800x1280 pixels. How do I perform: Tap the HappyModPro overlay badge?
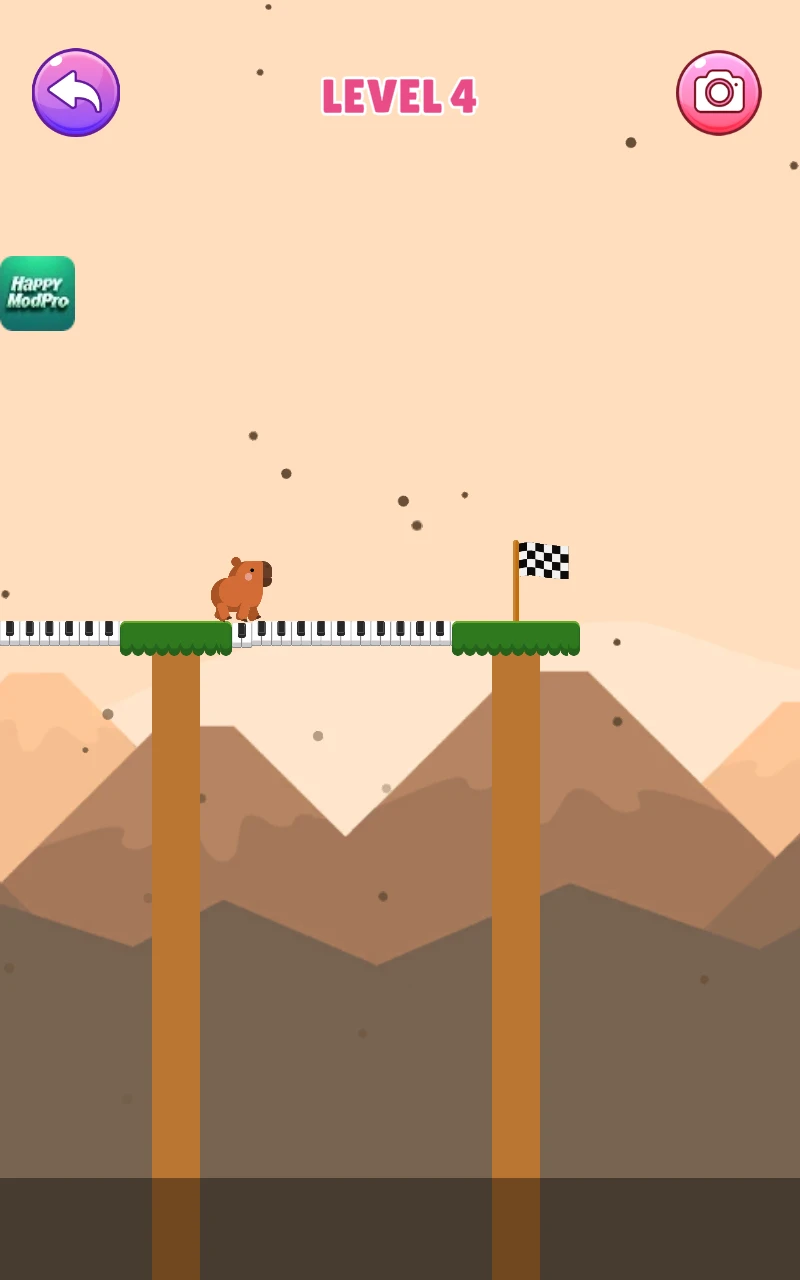[x=37, y=293]
